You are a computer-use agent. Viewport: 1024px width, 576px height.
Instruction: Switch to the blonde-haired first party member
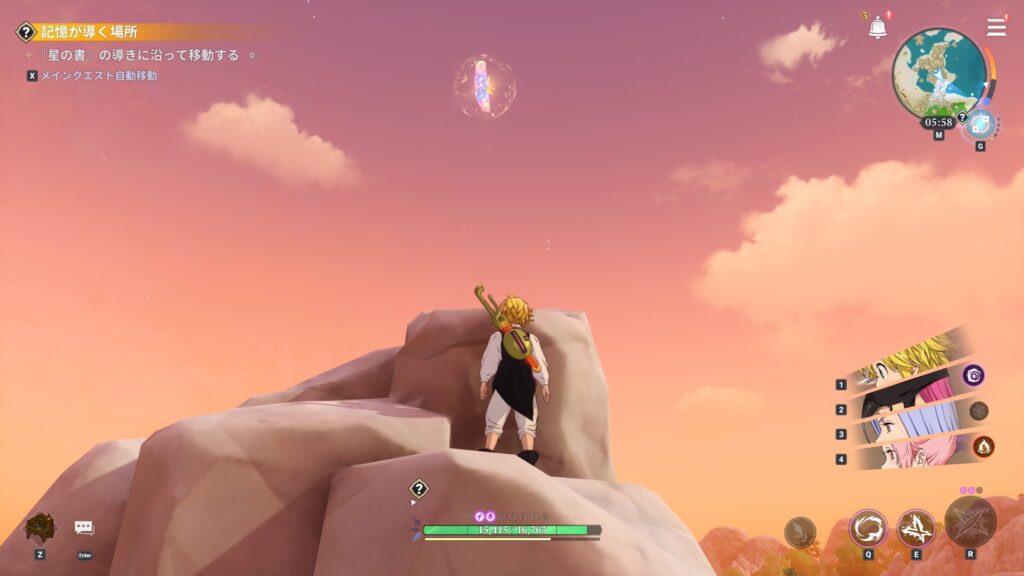905,367
